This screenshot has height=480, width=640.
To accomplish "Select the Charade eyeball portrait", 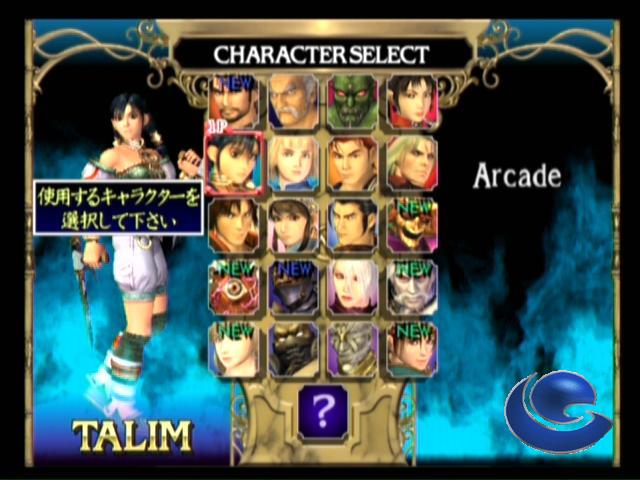I will (x=234, y=286).
